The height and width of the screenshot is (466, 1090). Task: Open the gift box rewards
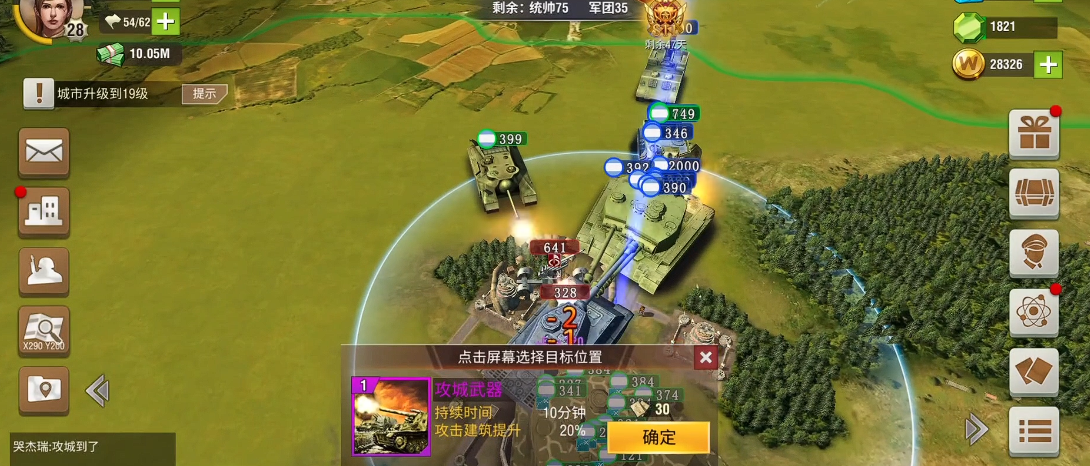(1033, 134)
